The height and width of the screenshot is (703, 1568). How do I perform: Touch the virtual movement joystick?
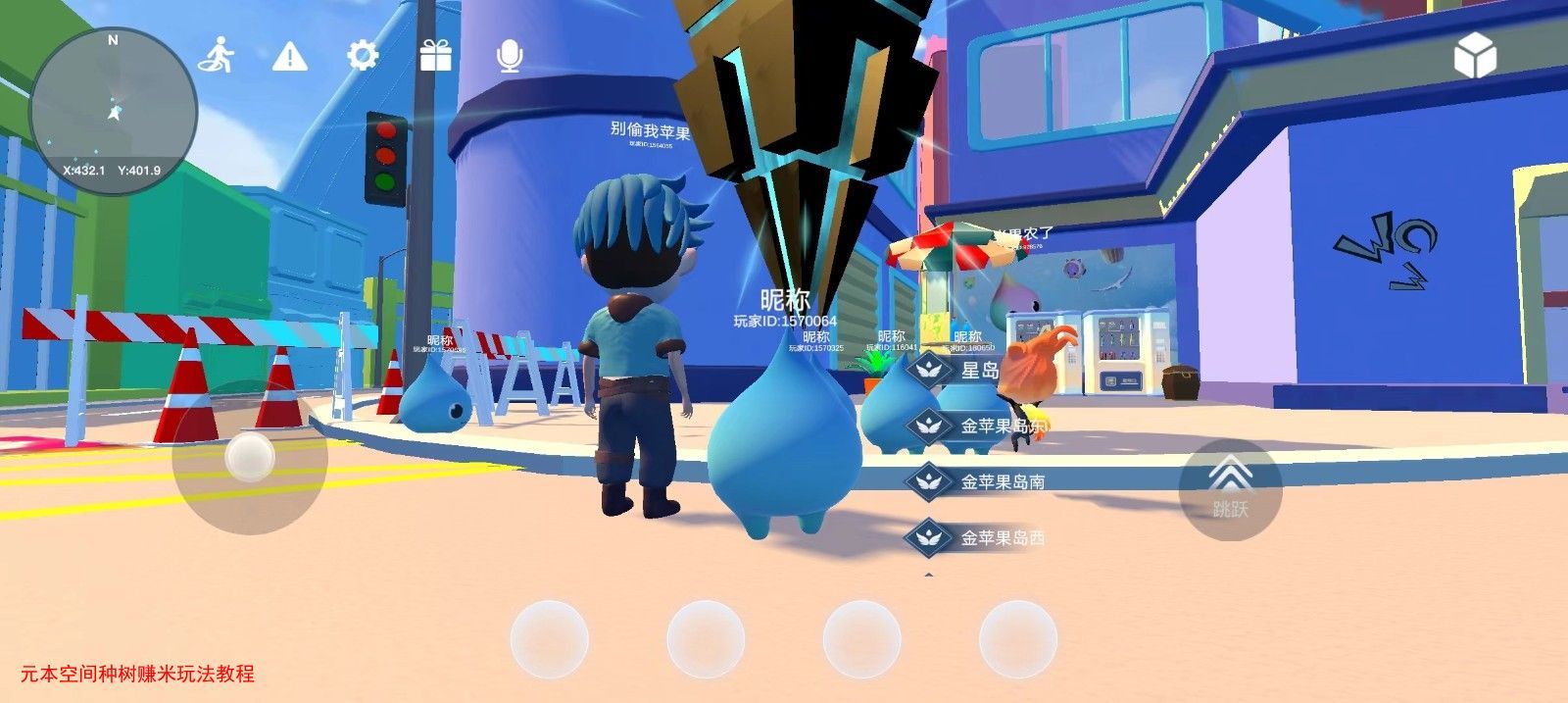tap(249, 457)
